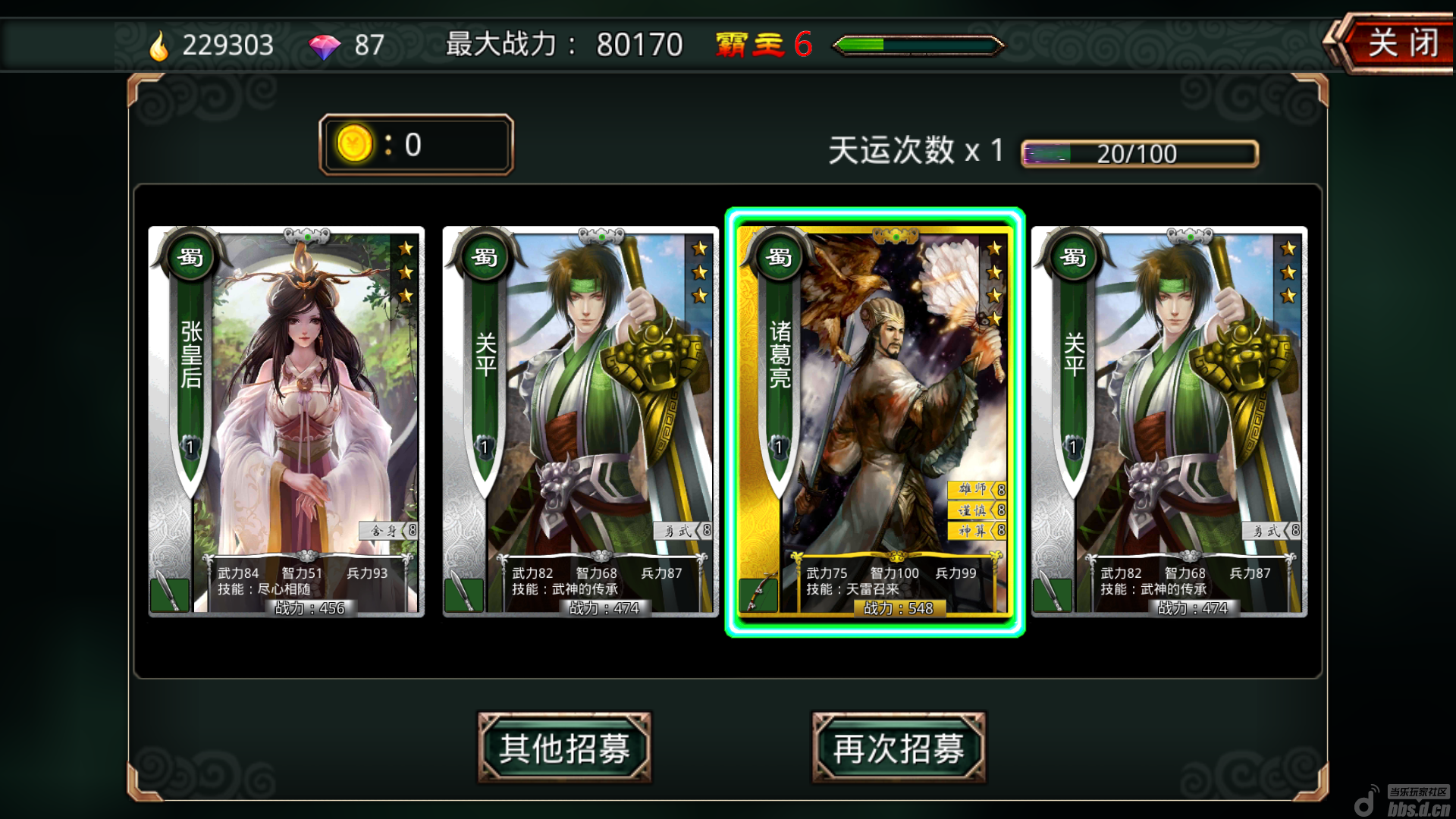Viewport: 1456px width, 819px height.
Task: Click the 勇武 skill tag on 关平's card
Action: tap(682, 532)
